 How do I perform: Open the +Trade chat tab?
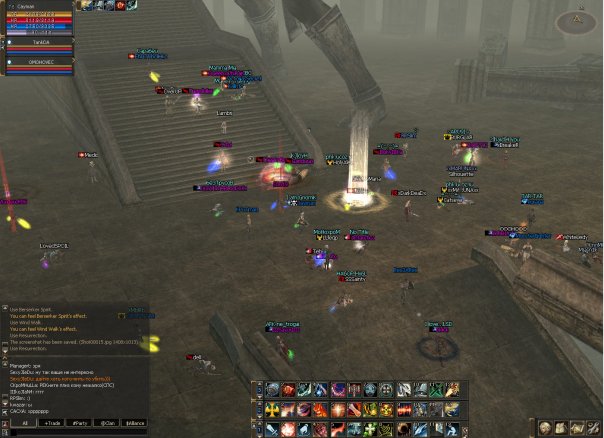click(x=52, y=423)
